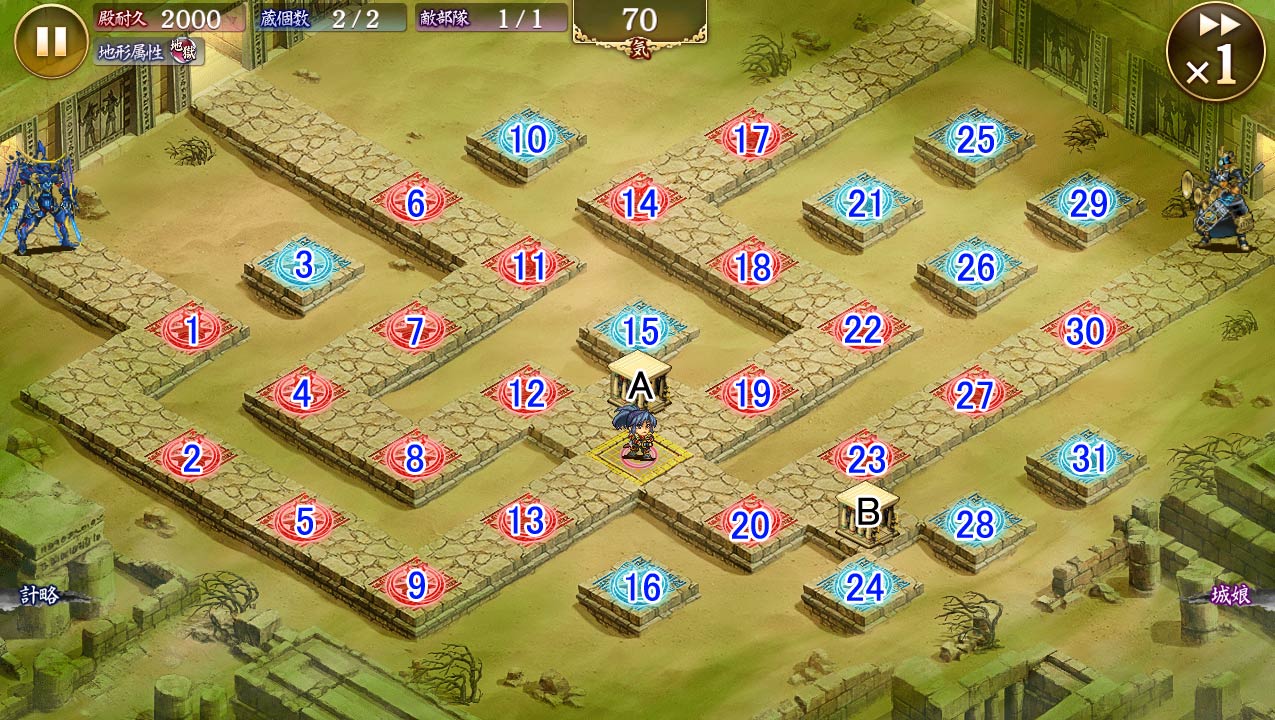Screen dimensions: 1275x720
Task: Select blue placement tile 10
Action: [527, 140]
